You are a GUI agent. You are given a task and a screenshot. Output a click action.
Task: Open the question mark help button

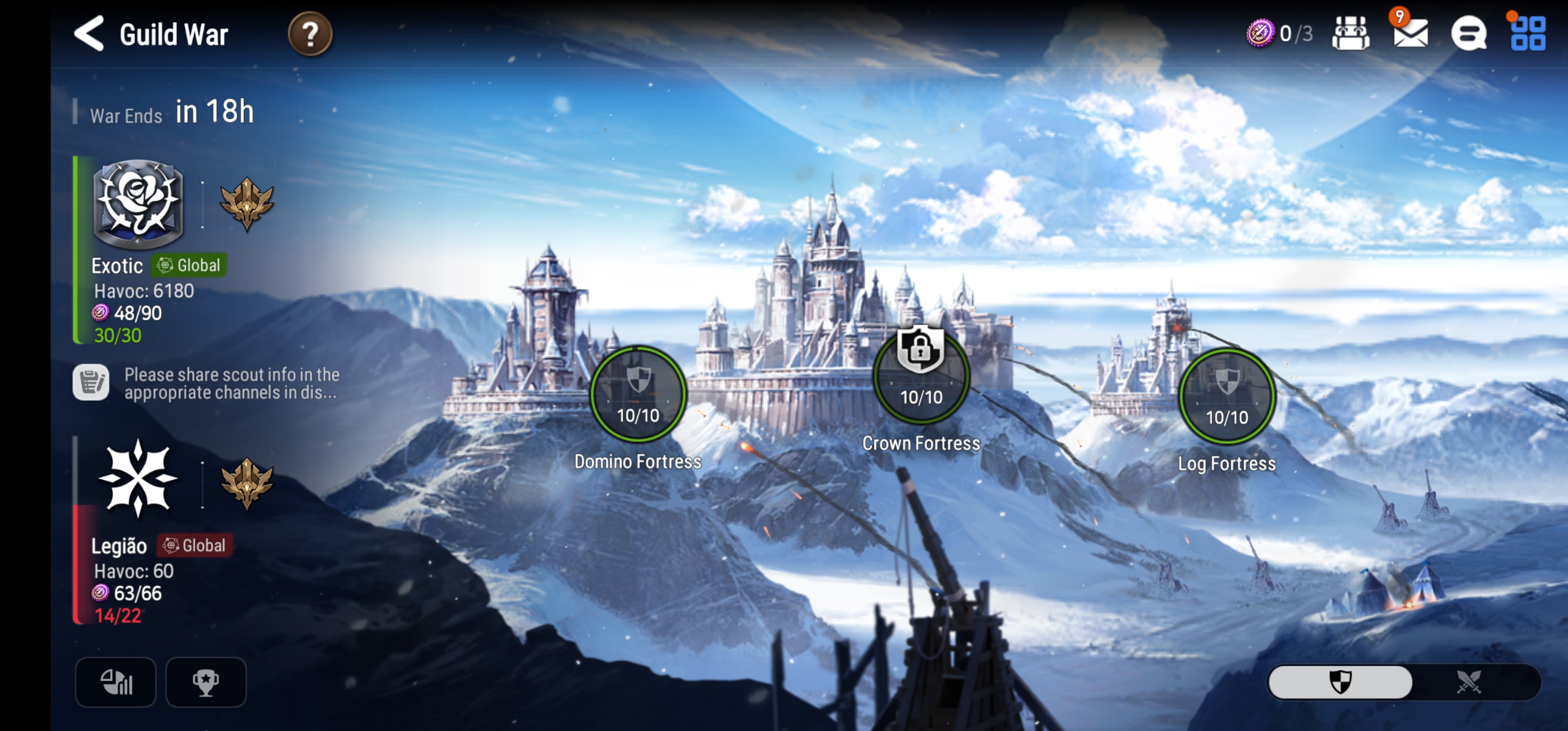point(310,34)
